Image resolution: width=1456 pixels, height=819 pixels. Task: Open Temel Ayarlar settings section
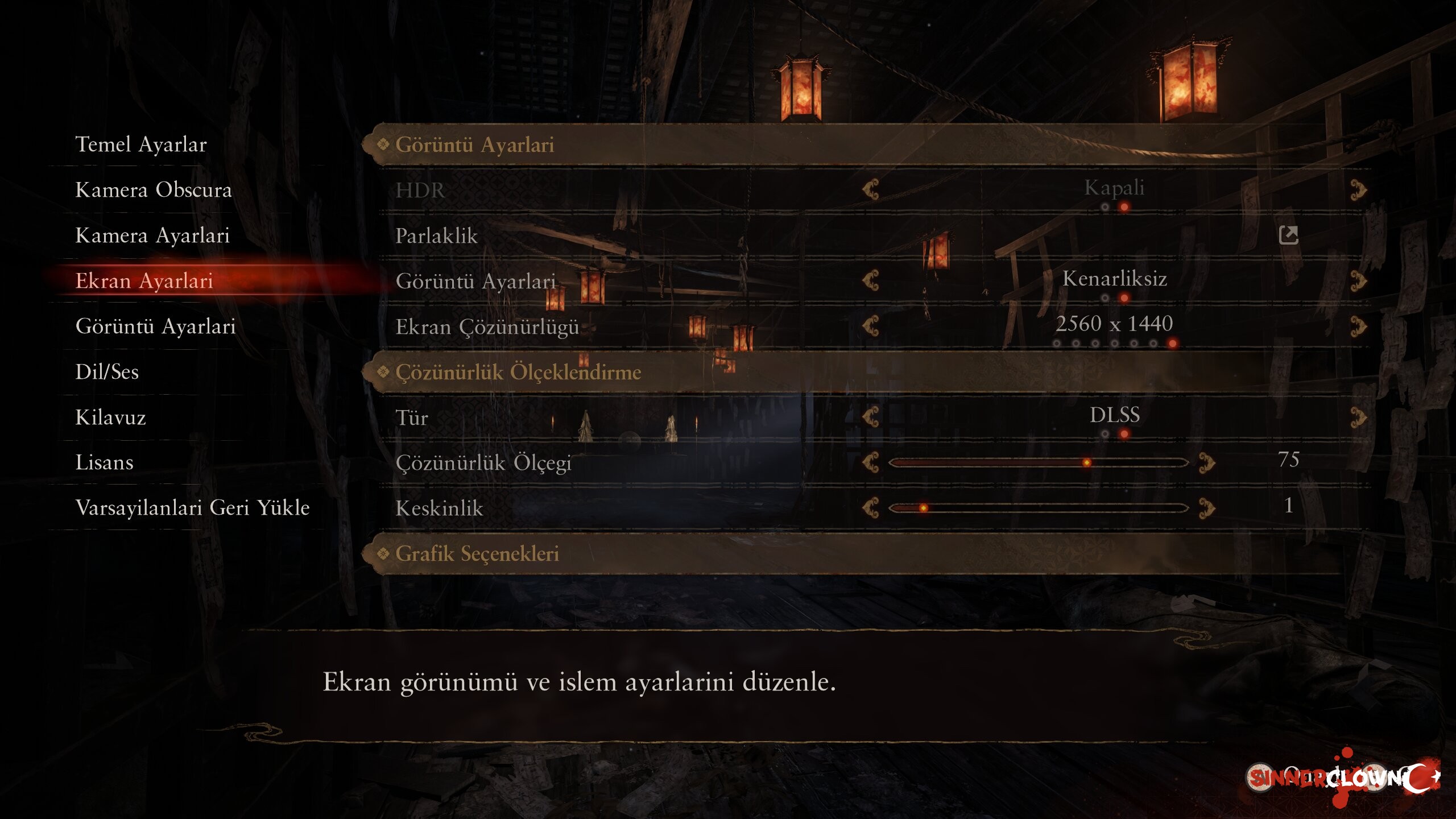click(141, 144)
